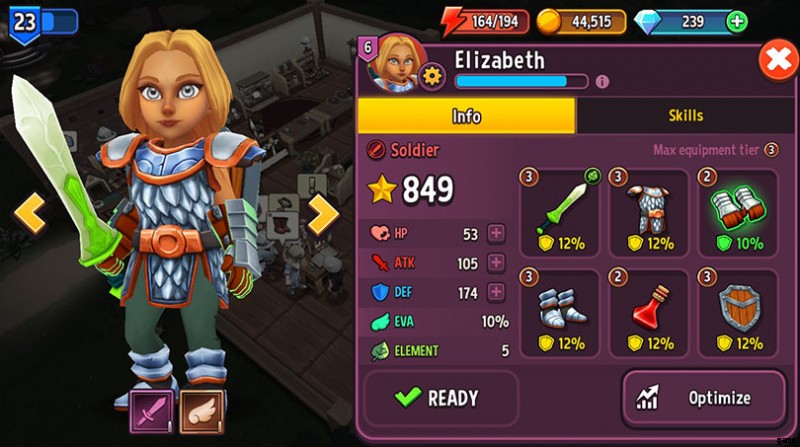Select the steel boots equipment slot
The width and height of the screenshot is (800, 447).
point(559,313)
